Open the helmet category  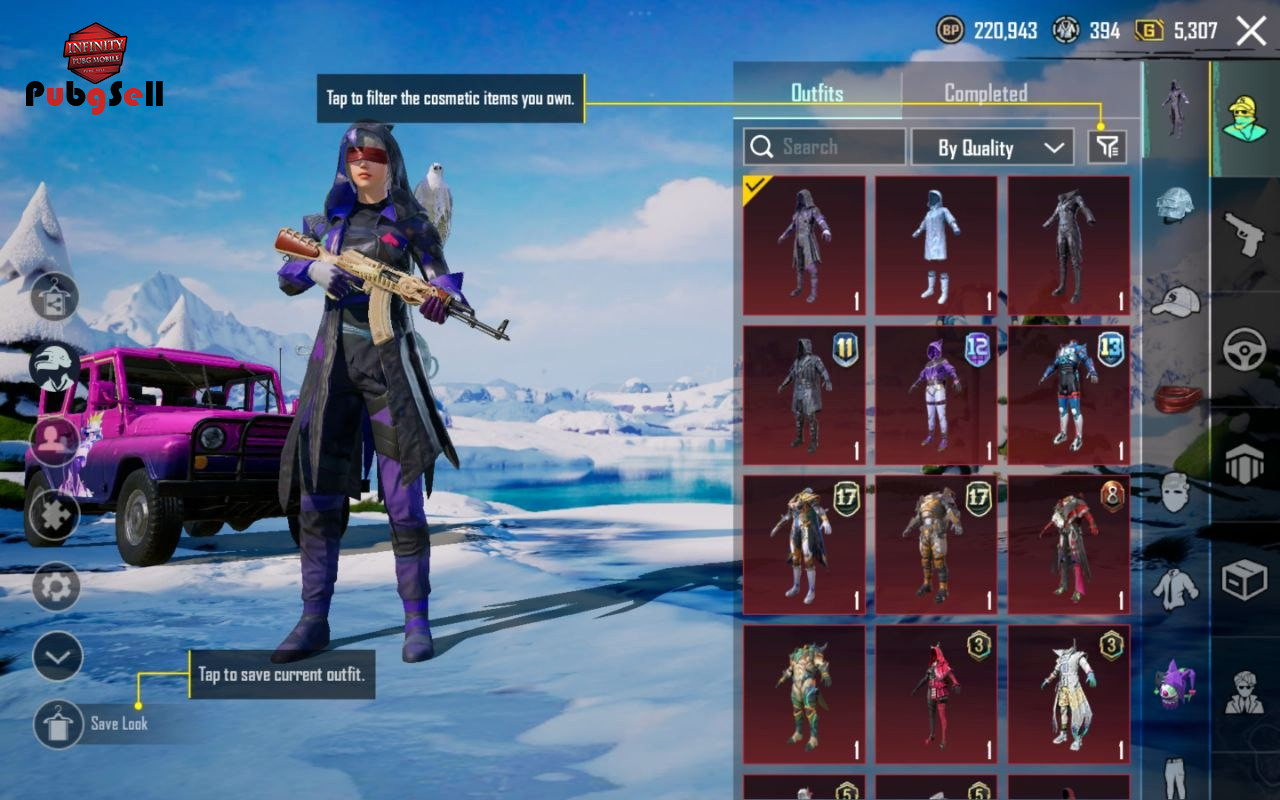click(1175, 204)
